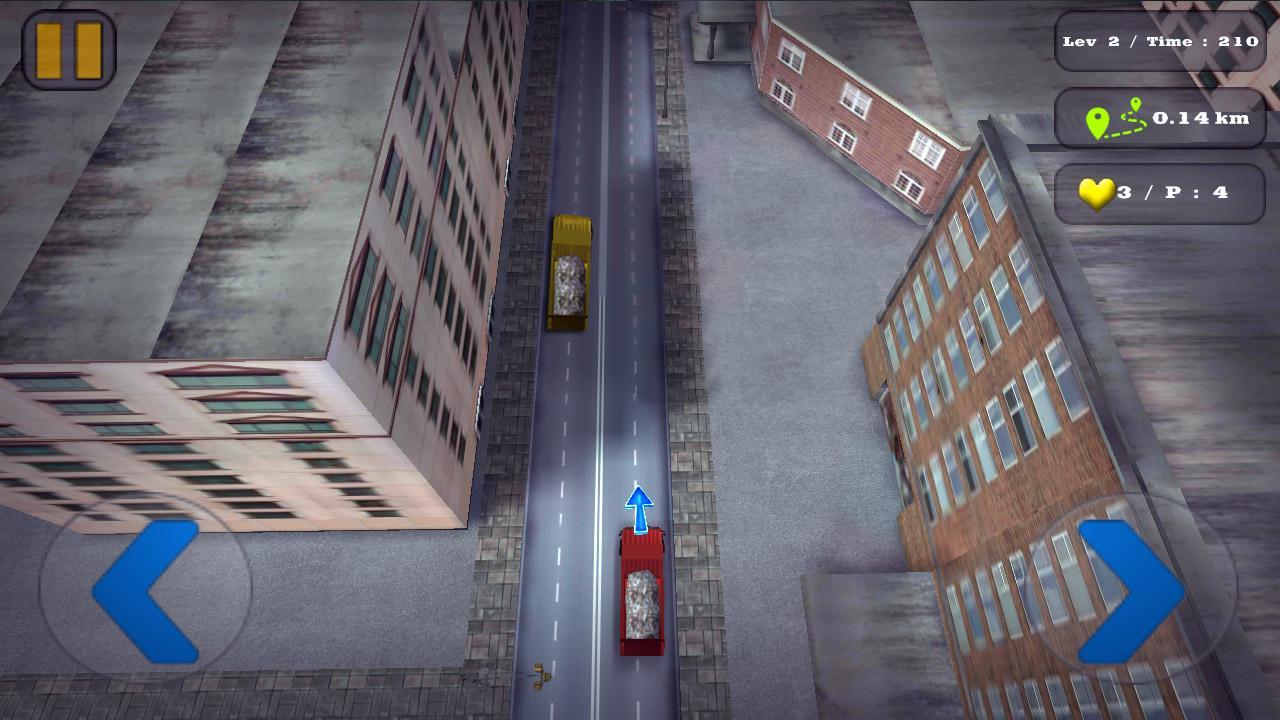Tap the green location pin icon

coord(1099,118)
